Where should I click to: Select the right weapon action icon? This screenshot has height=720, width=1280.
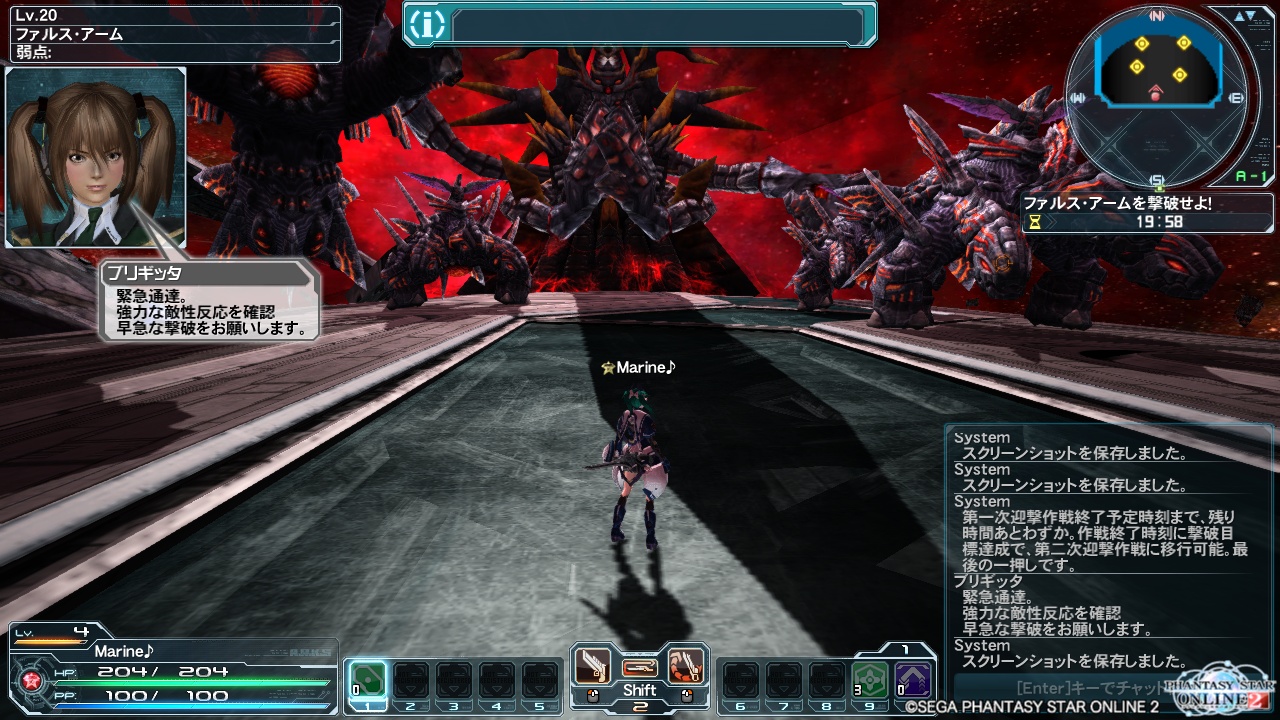(x=686, y=665)
